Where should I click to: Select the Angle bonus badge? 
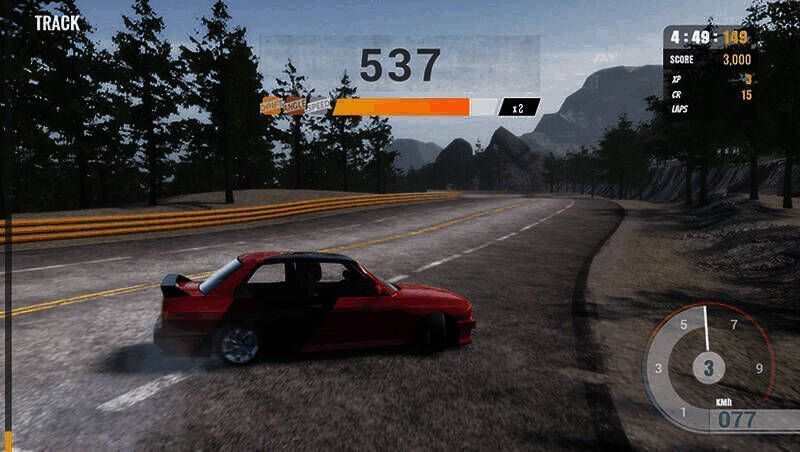(x=294, y=105)
